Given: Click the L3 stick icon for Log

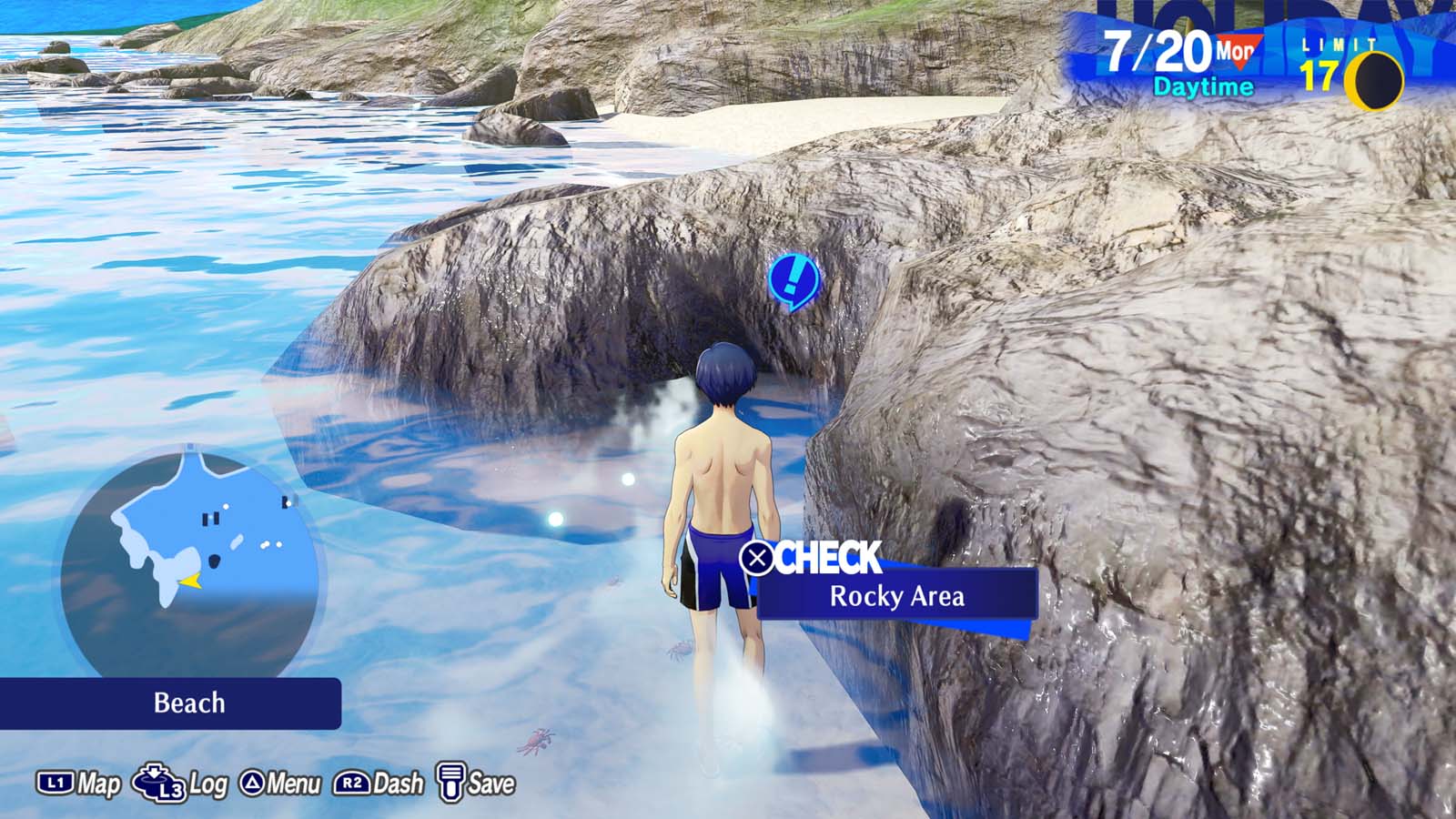Looking at the screenshot, I should 157,781.
